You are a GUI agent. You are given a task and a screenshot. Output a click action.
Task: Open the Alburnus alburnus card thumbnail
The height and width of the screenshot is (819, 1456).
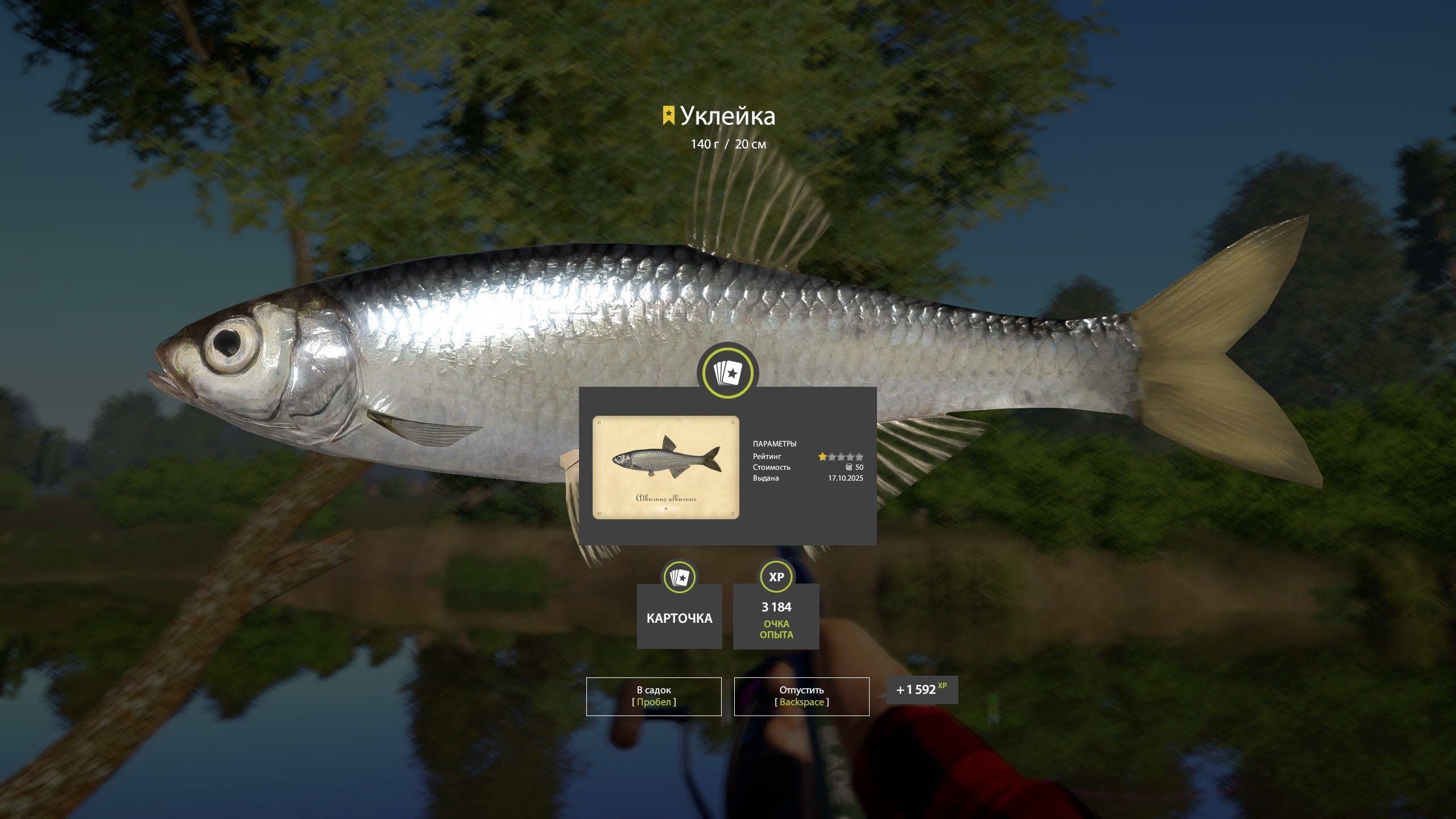tap(665, 467)
